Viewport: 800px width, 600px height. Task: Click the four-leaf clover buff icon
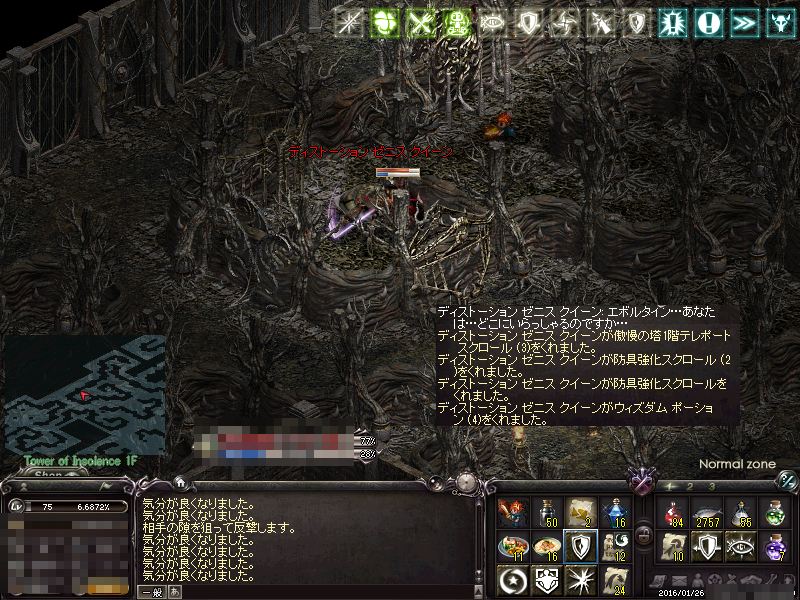384,22
